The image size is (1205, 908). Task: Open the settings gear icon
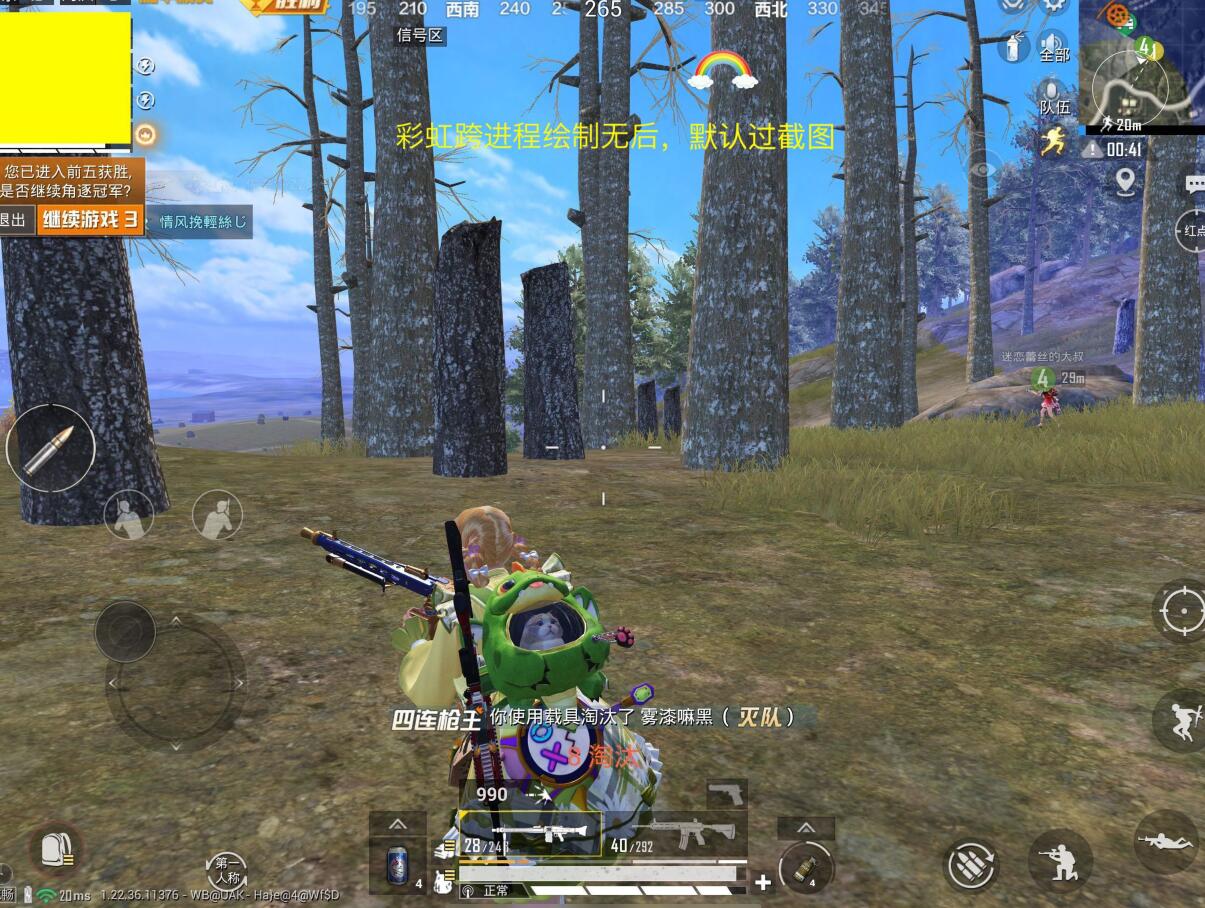click(1053, 6)
